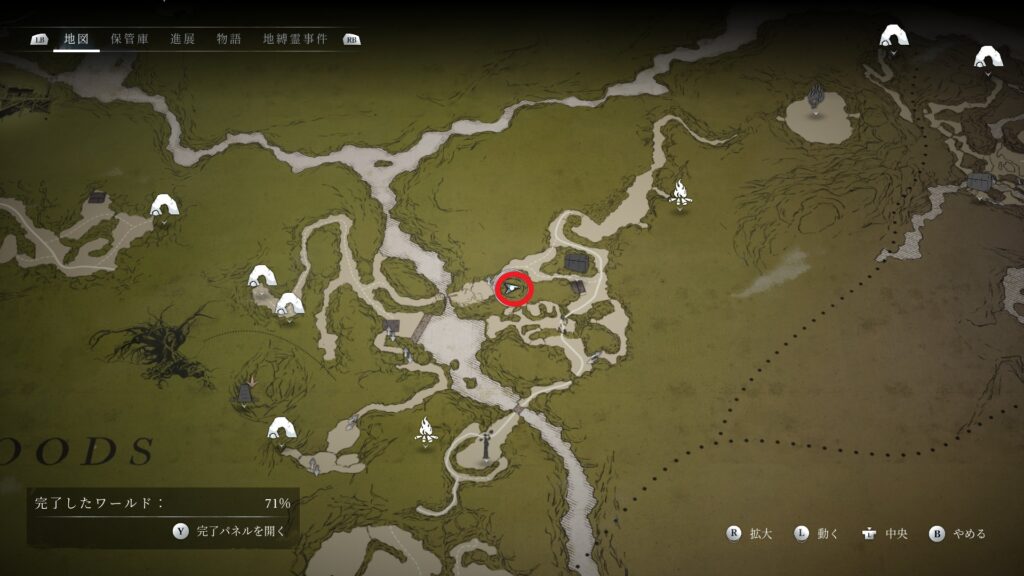Screen dimensions: 1024x576
Task: Click the red-circled player location marker
Action: pos(514,289)
